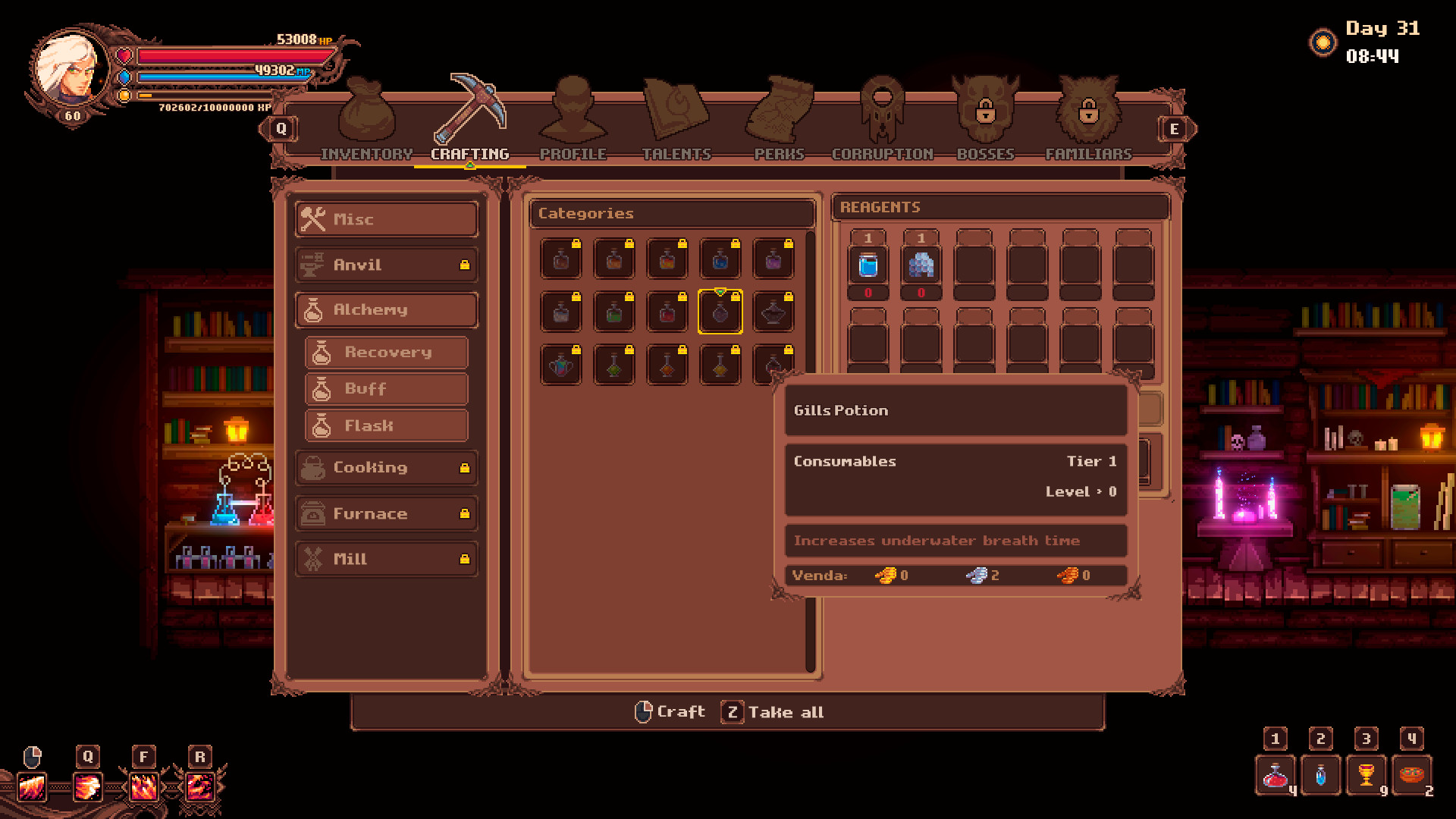Click the locked Bosses skull icon
This screenshot has width=1456, height=819.
(985, 112)
